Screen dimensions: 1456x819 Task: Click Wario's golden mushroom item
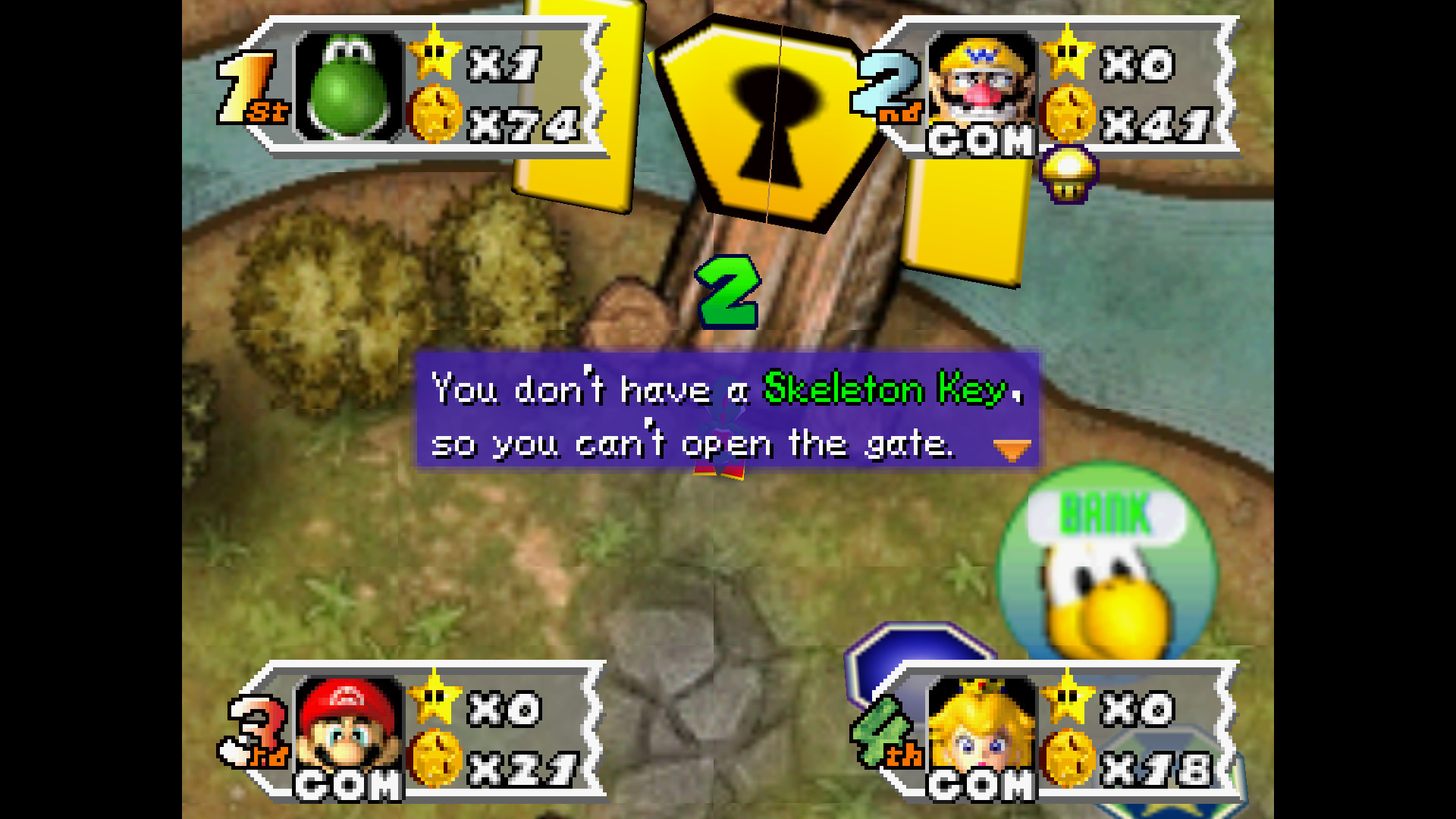tap(1068, 174)
